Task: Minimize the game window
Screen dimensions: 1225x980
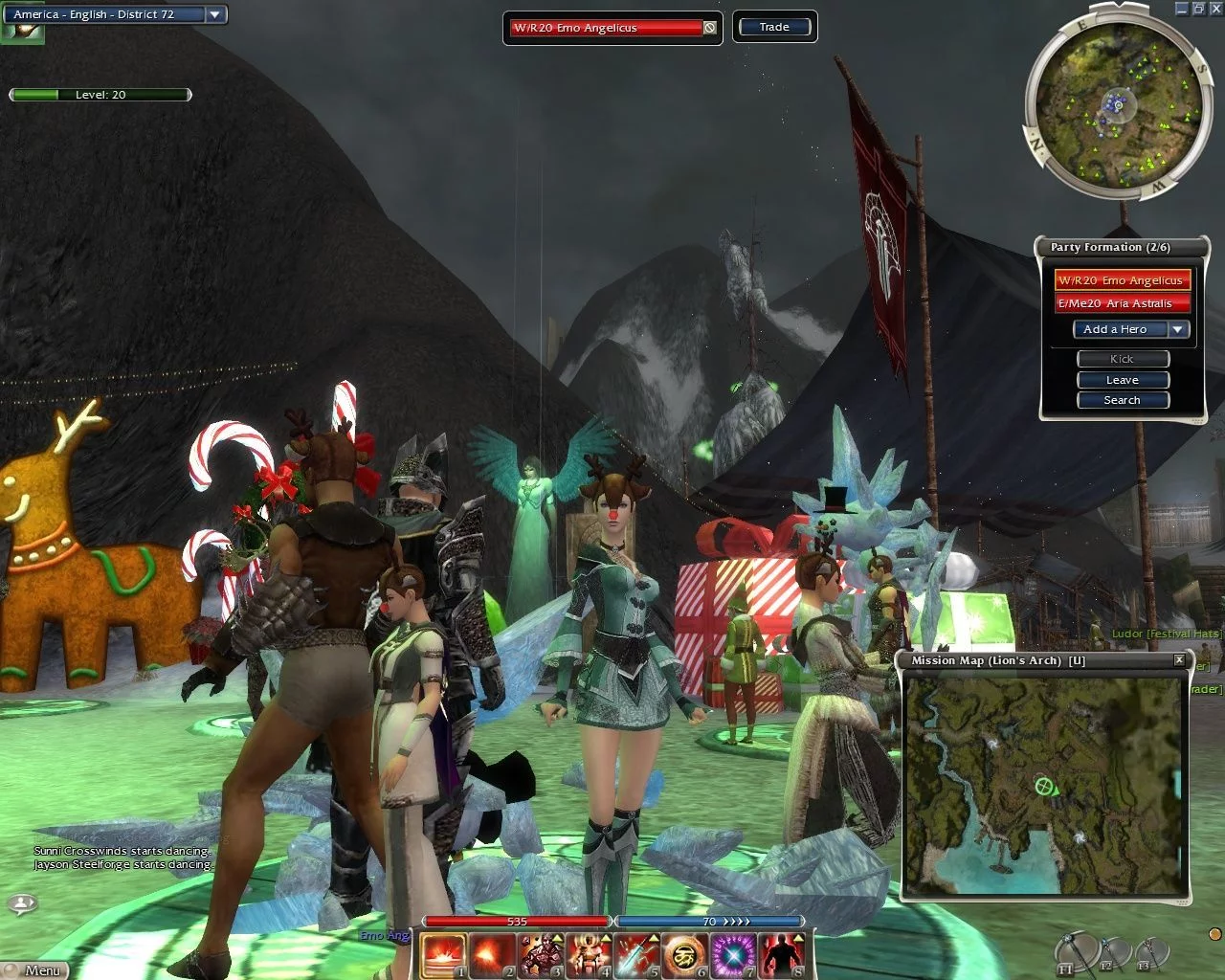Action: pos(1181,9)
